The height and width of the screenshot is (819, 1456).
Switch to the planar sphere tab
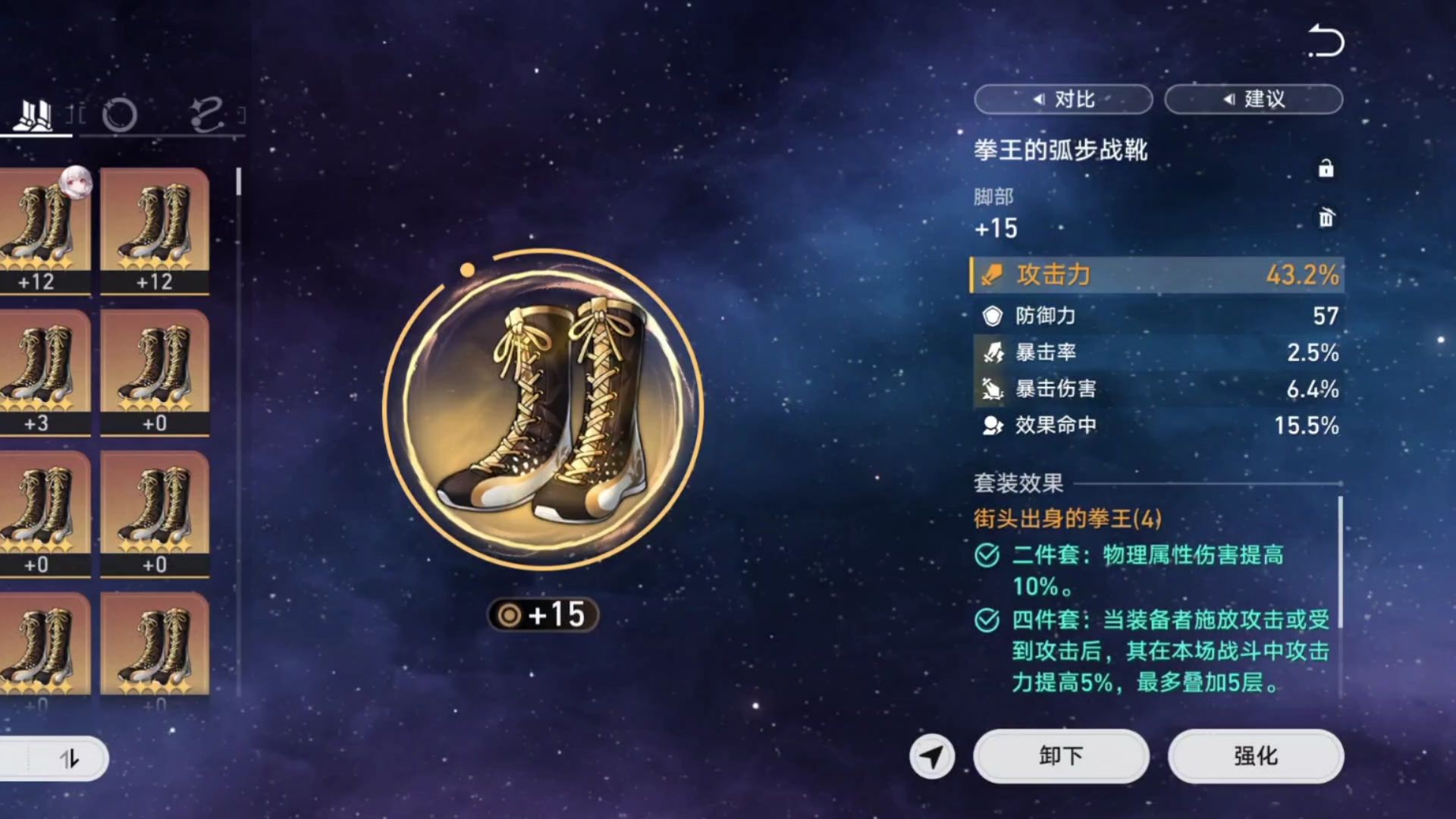tap(121, 115)
